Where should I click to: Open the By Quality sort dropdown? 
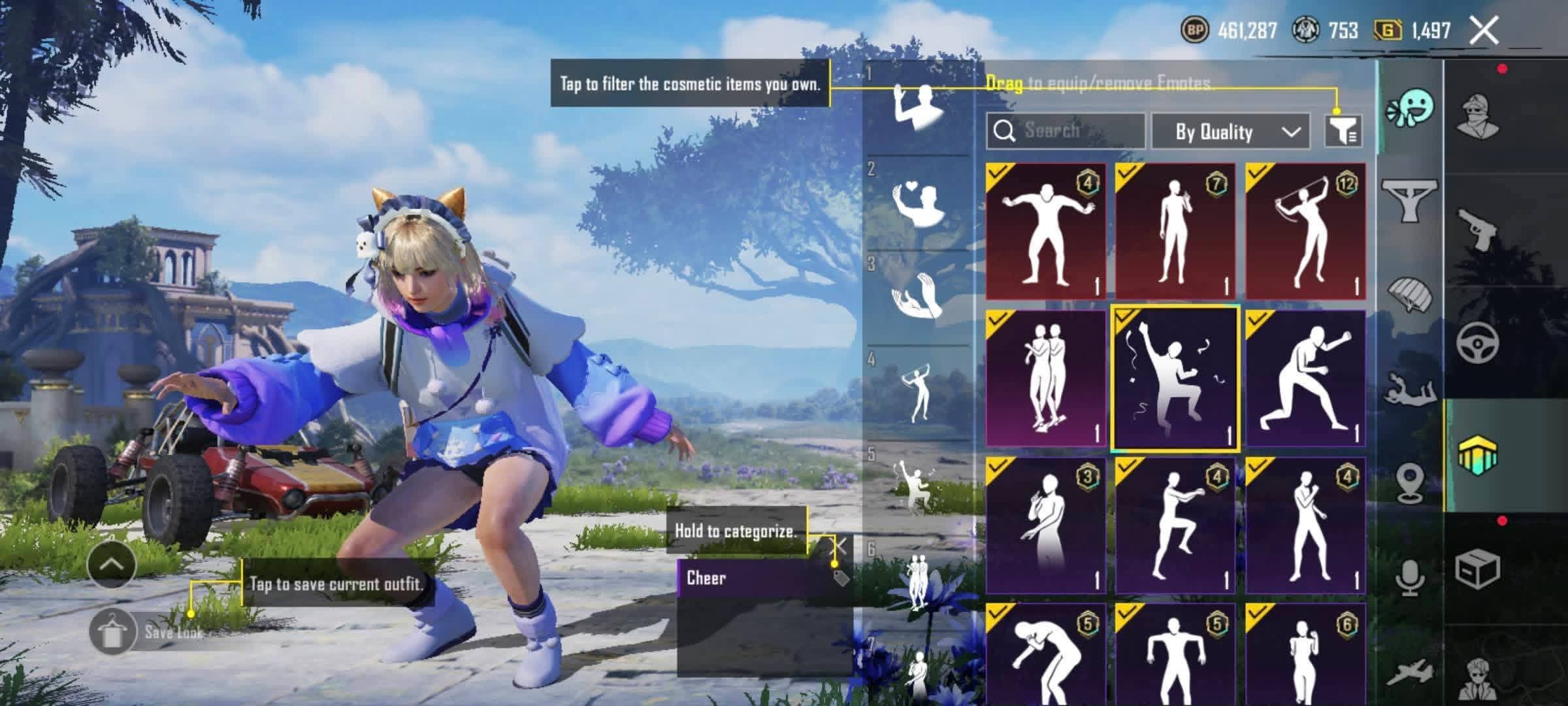click(1230, 131)
